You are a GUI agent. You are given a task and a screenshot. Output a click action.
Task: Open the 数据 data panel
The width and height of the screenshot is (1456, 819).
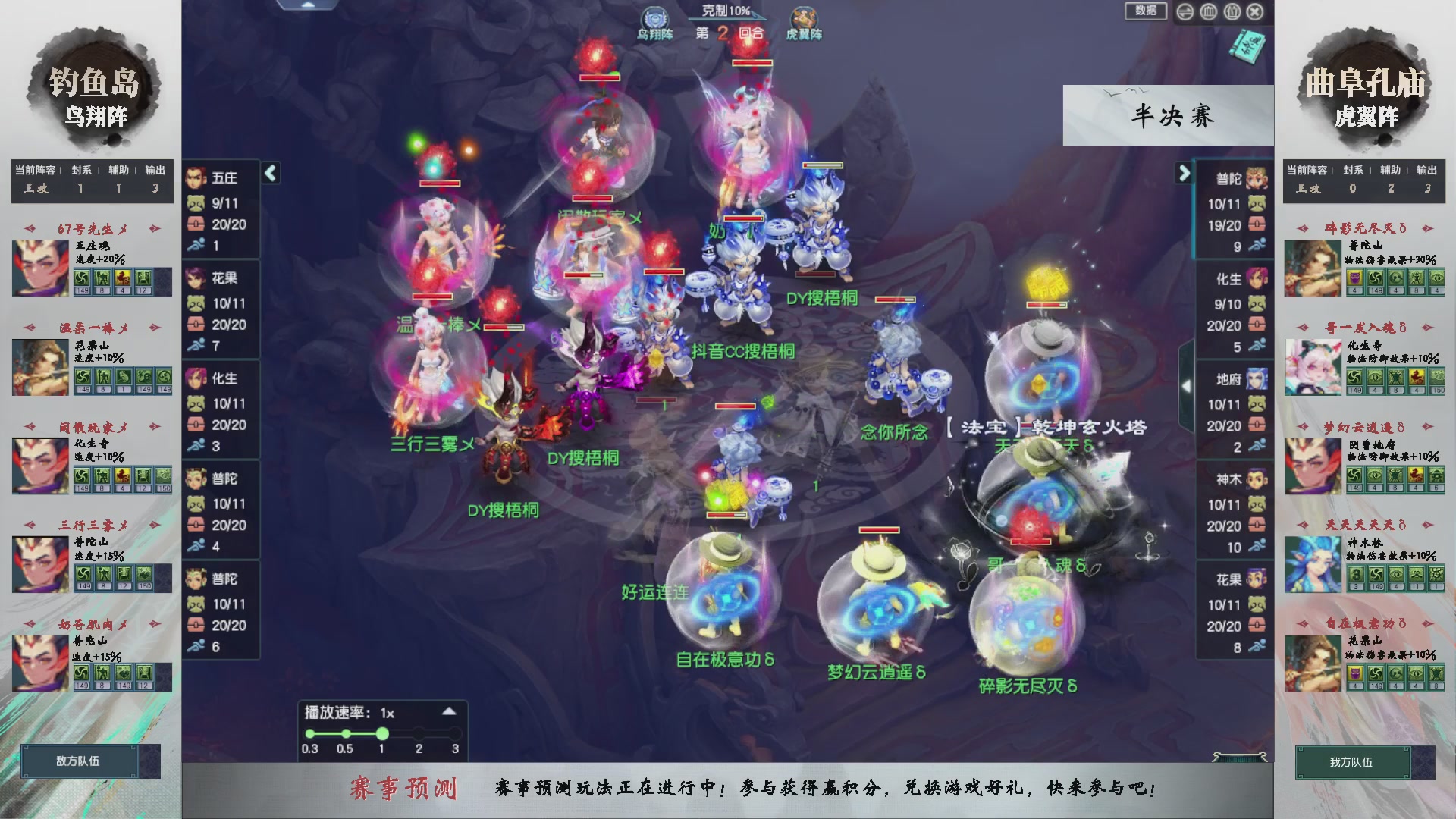[1146, 11]
